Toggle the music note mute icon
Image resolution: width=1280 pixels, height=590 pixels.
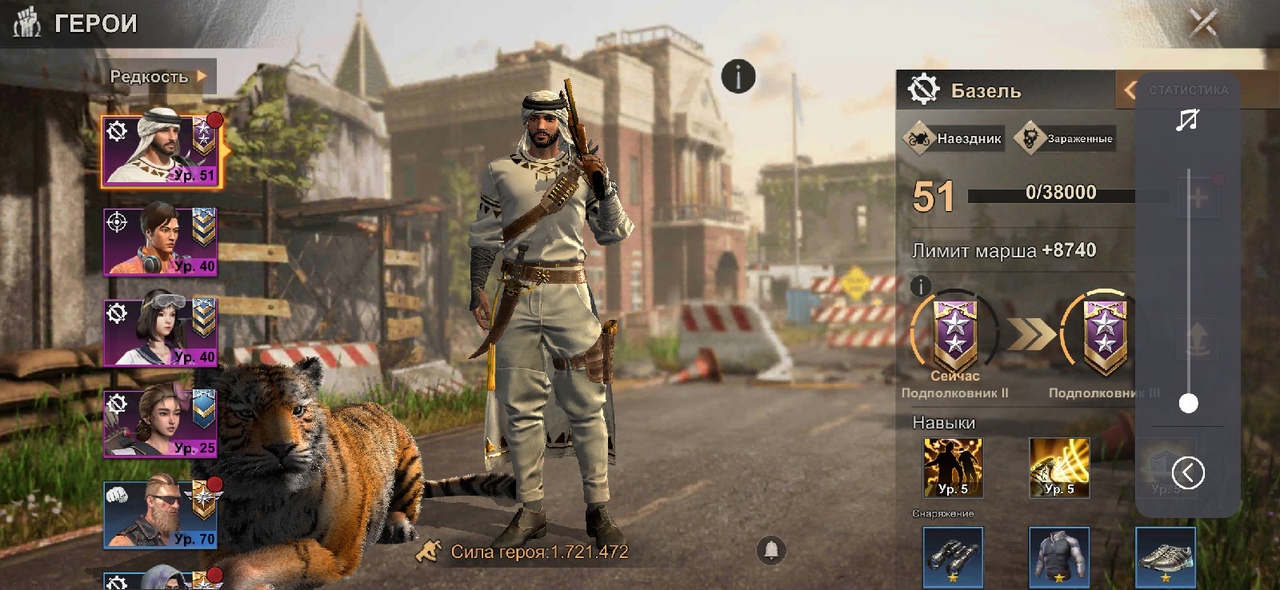tap(1187, 121)
